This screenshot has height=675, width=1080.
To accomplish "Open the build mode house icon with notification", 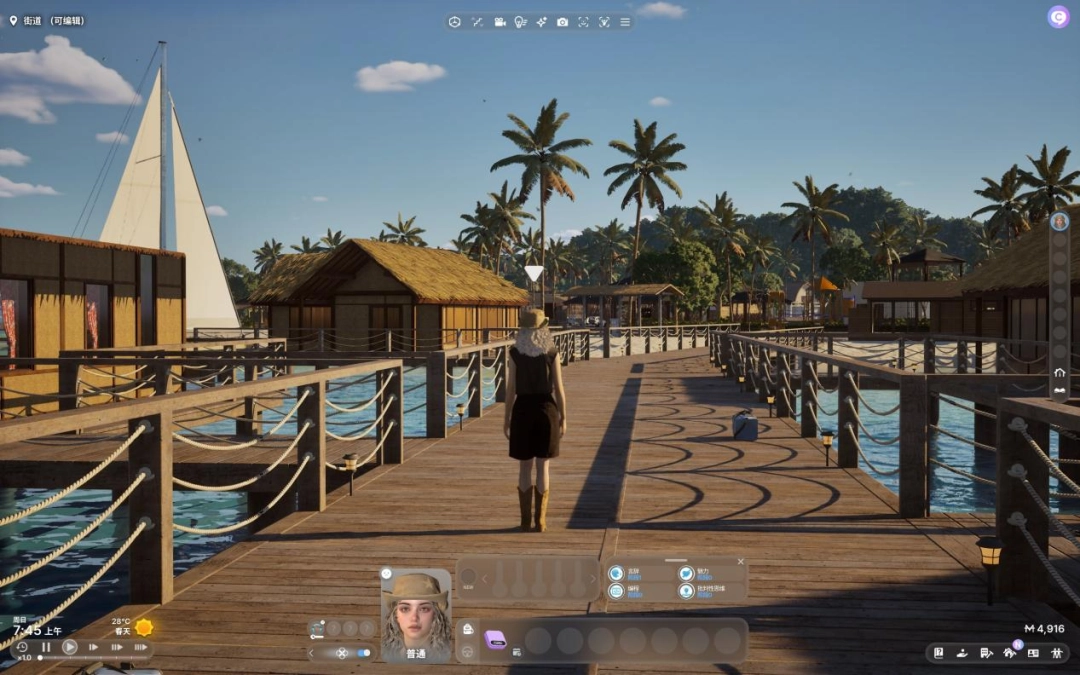I will pos(1010,653).
